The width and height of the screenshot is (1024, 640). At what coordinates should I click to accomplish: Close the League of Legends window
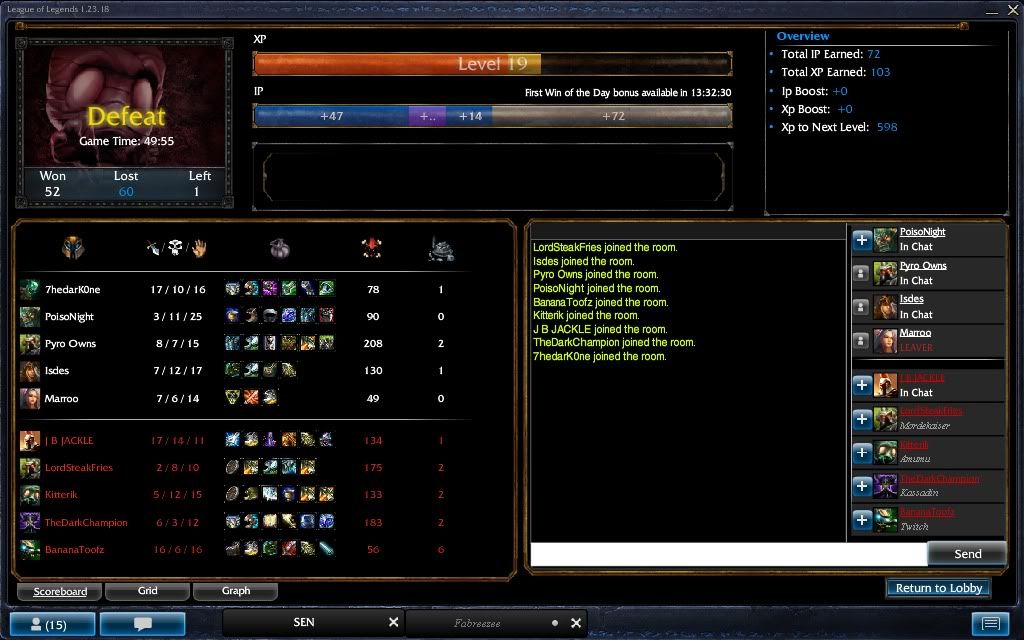1010,9
